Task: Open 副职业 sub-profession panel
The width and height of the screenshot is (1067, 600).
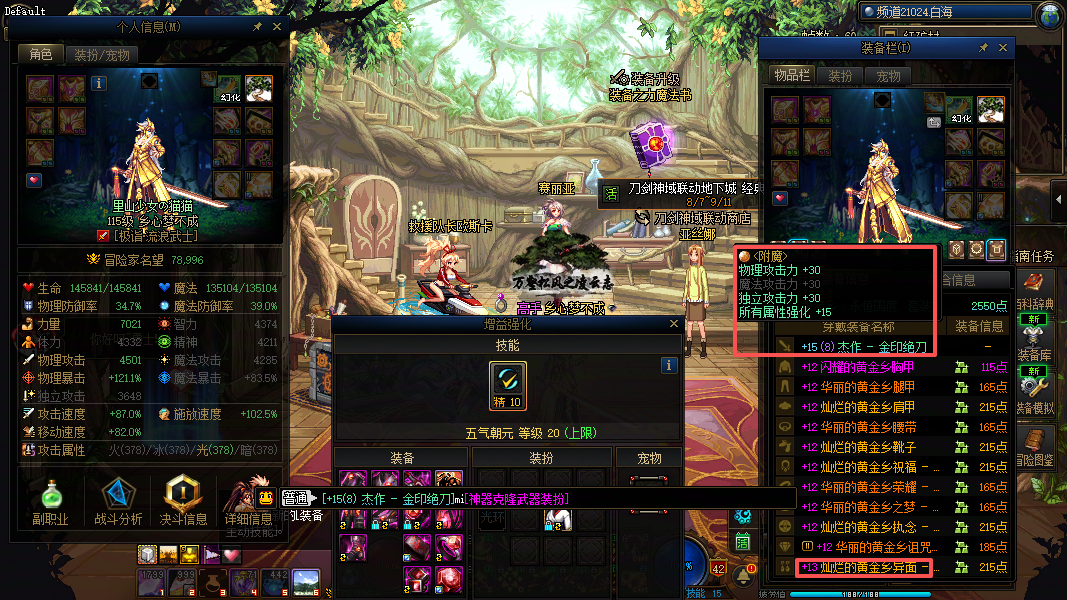Action: pos(50,500)
